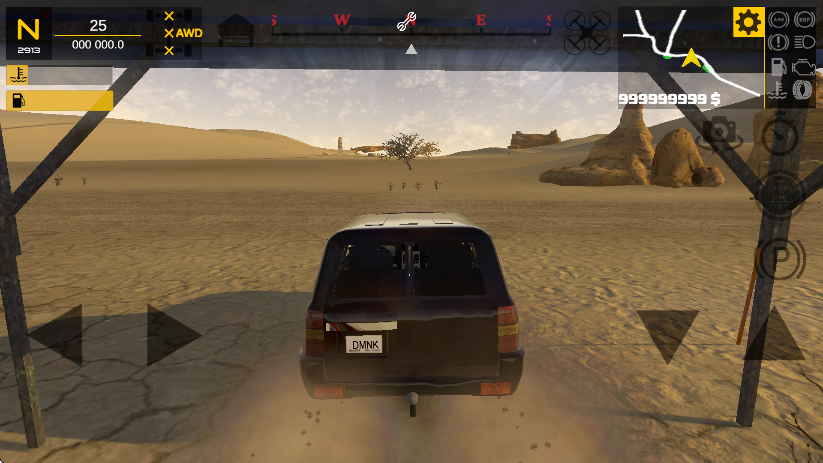Toggle the AWD drivetrain selector
Image resolution: width=823 pixels, height=463 pixels.
tap(184, 33)
